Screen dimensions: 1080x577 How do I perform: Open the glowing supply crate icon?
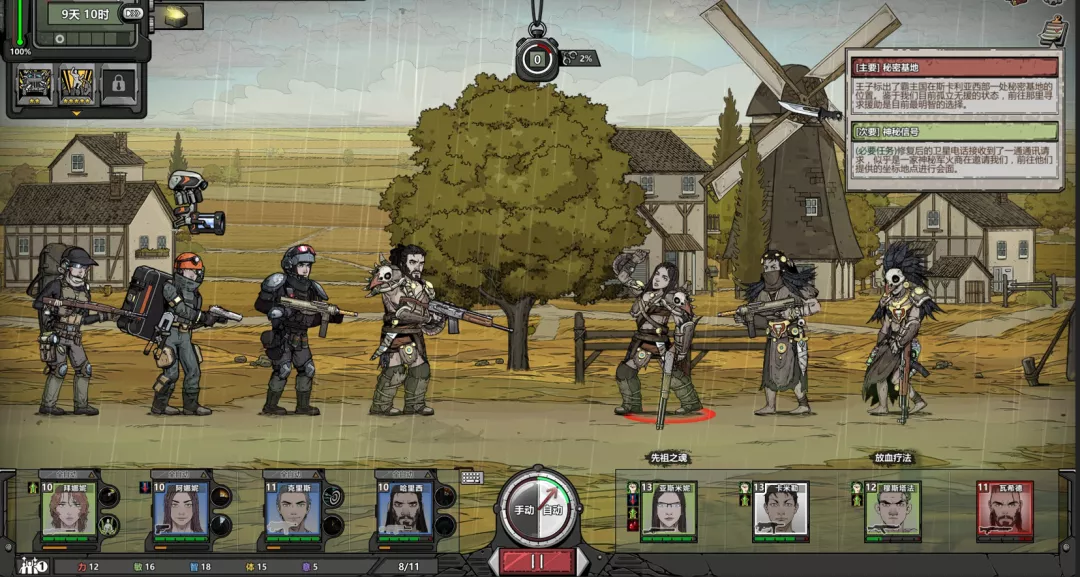[176, 16]
